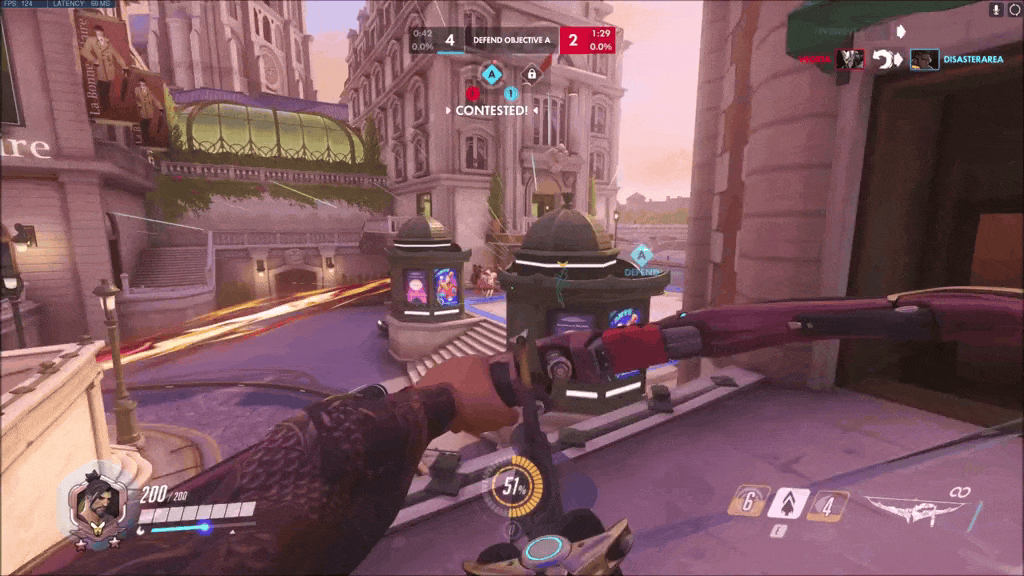Viewport: 1024px width, 576px height.
Task: Select the ability icon with cooldown 4
Action: (827, 505)
